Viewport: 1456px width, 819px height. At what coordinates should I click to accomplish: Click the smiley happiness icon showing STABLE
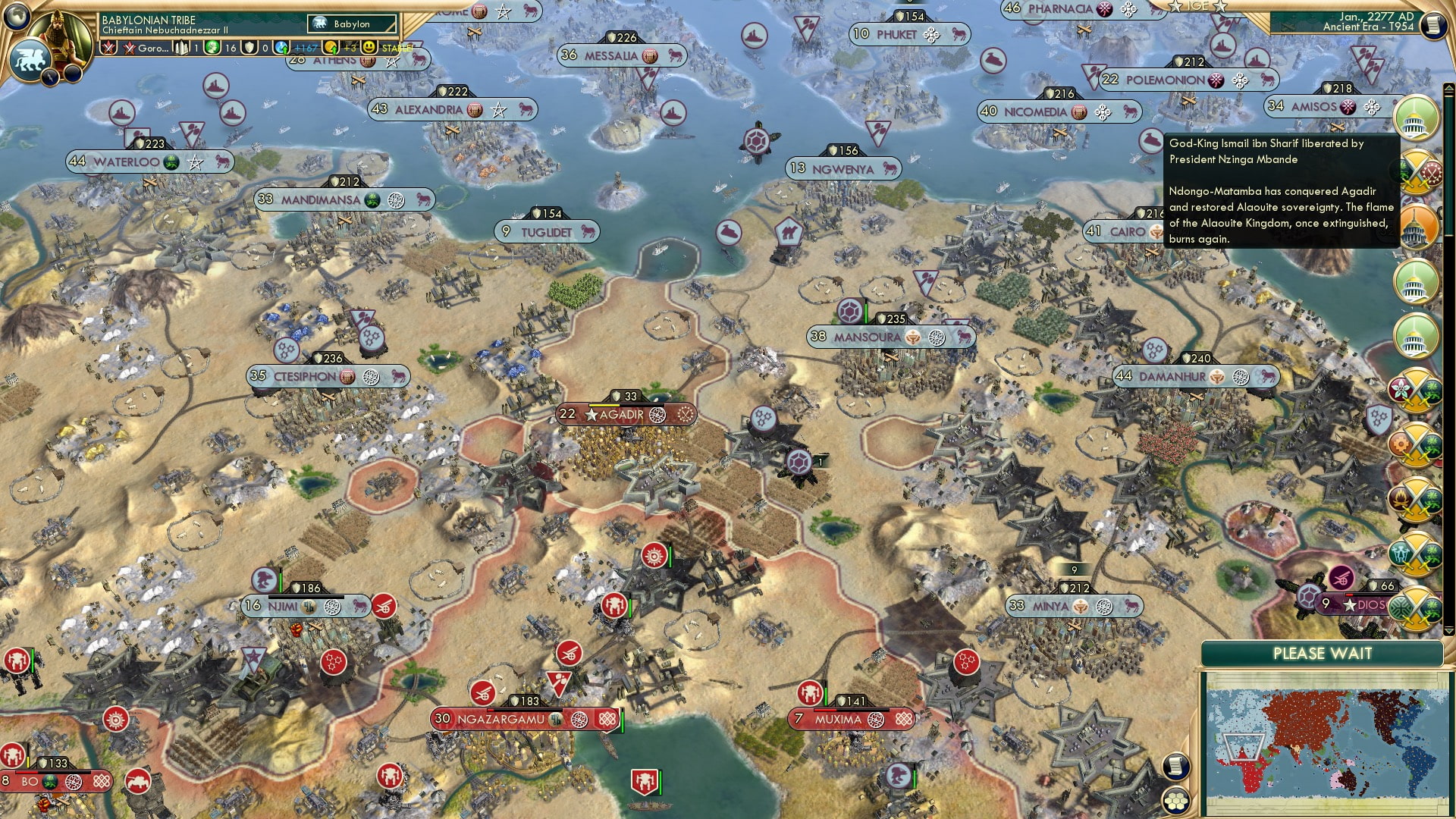coord(369,47)
